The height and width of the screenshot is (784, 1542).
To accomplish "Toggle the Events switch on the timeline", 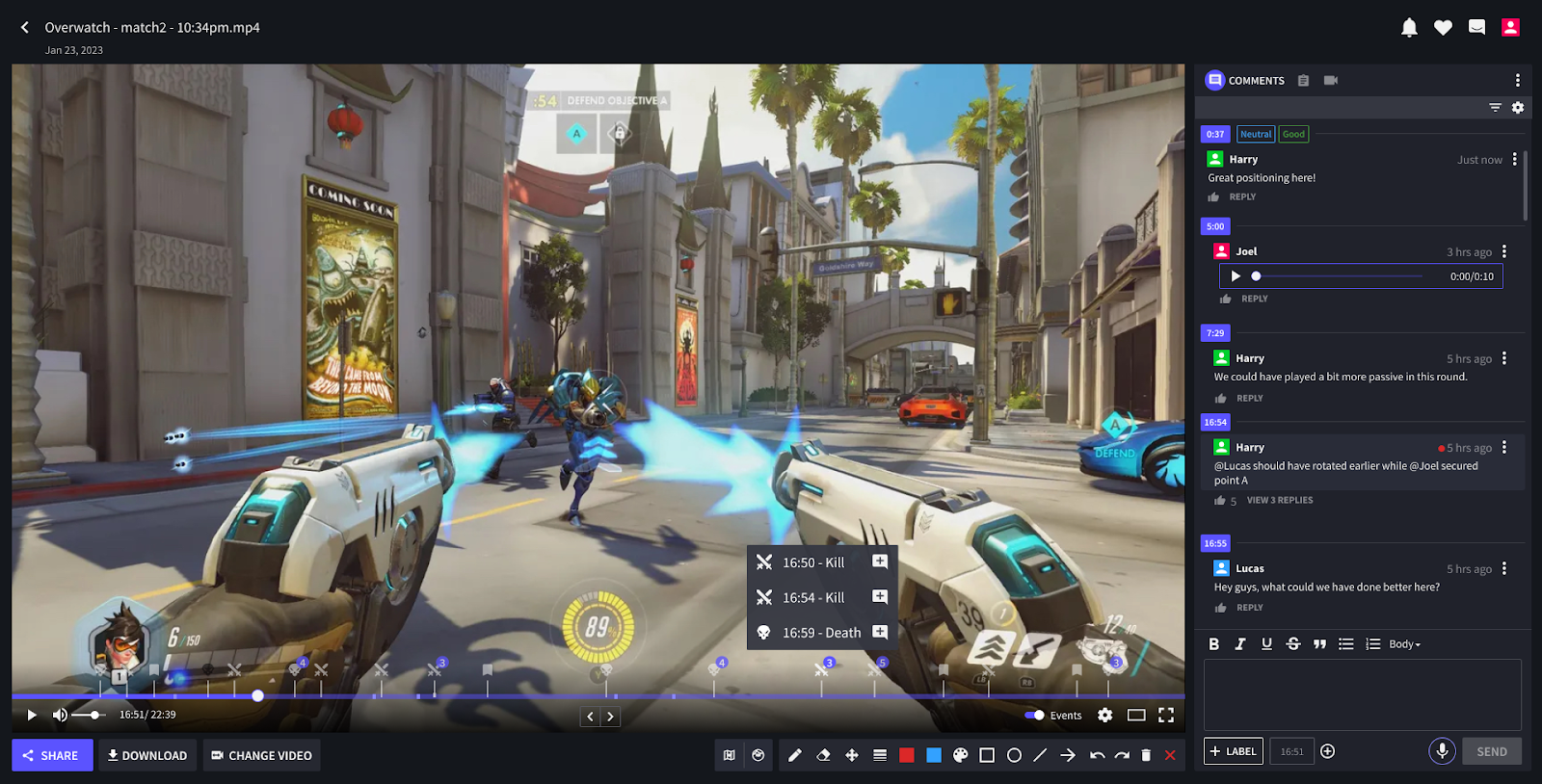I will tap(1032, 715).
